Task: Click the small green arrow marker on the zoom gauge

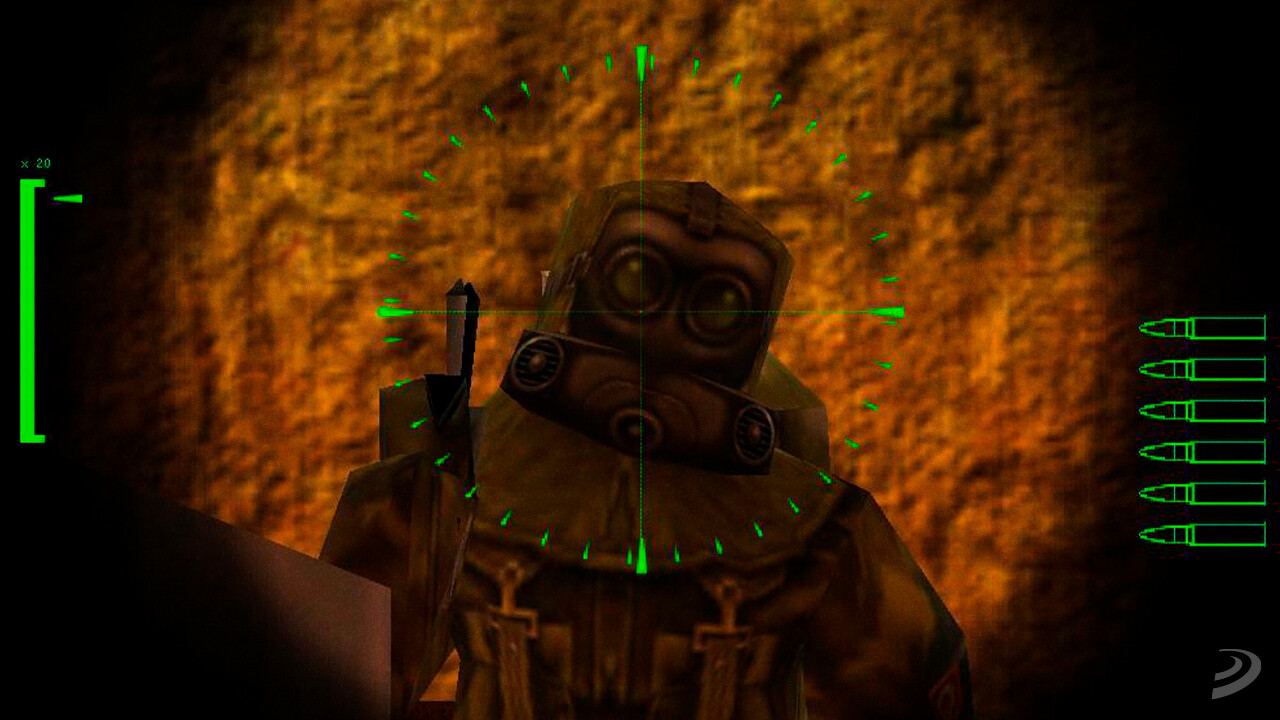Action: point(68,198)
